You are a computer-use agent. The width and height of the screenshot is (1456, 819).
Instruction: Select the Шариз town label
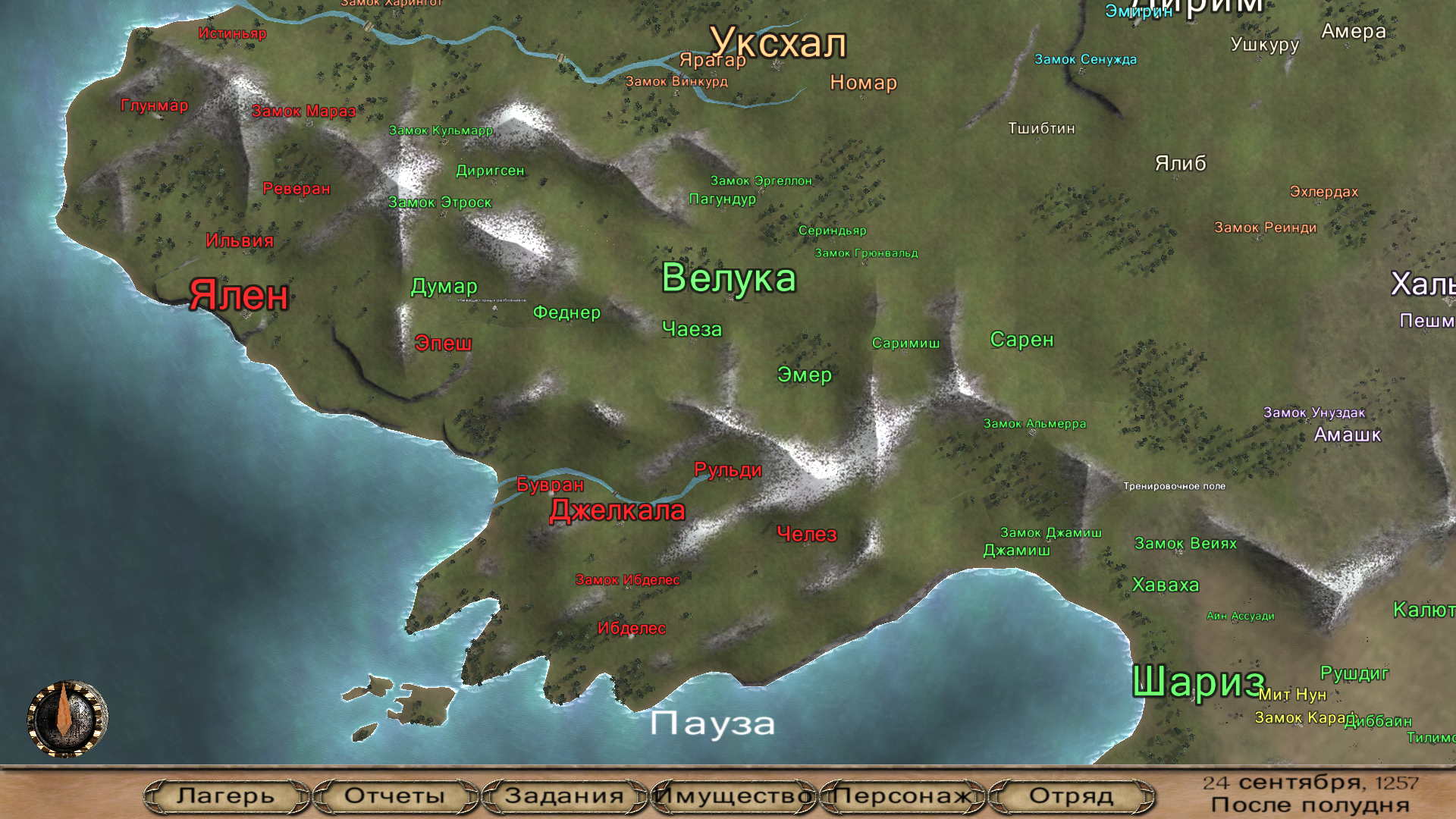click(1198, 681)
